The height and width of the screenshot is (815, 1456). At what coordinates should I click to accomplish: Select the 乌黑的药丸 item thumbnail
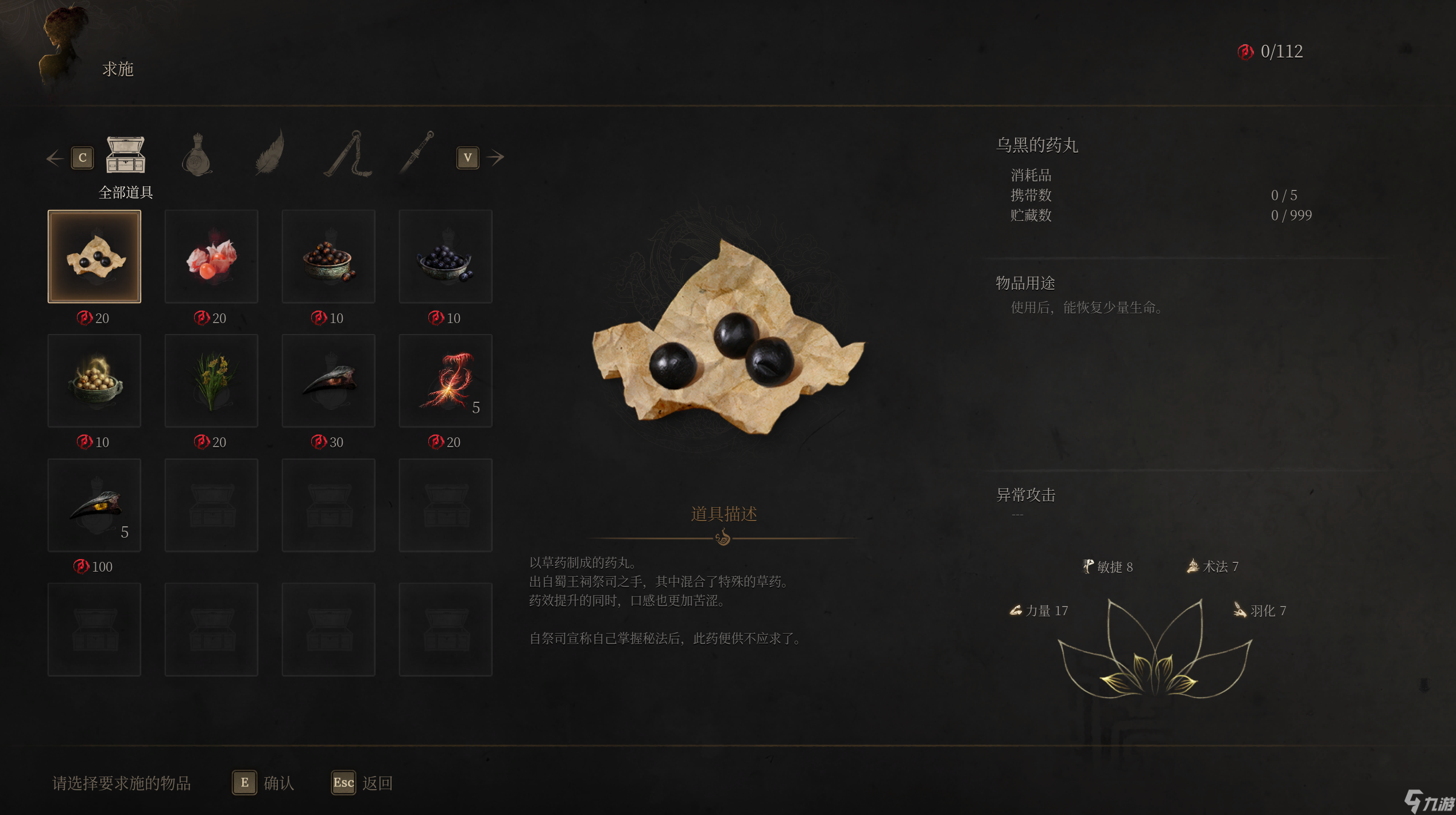tap(94, 256)
